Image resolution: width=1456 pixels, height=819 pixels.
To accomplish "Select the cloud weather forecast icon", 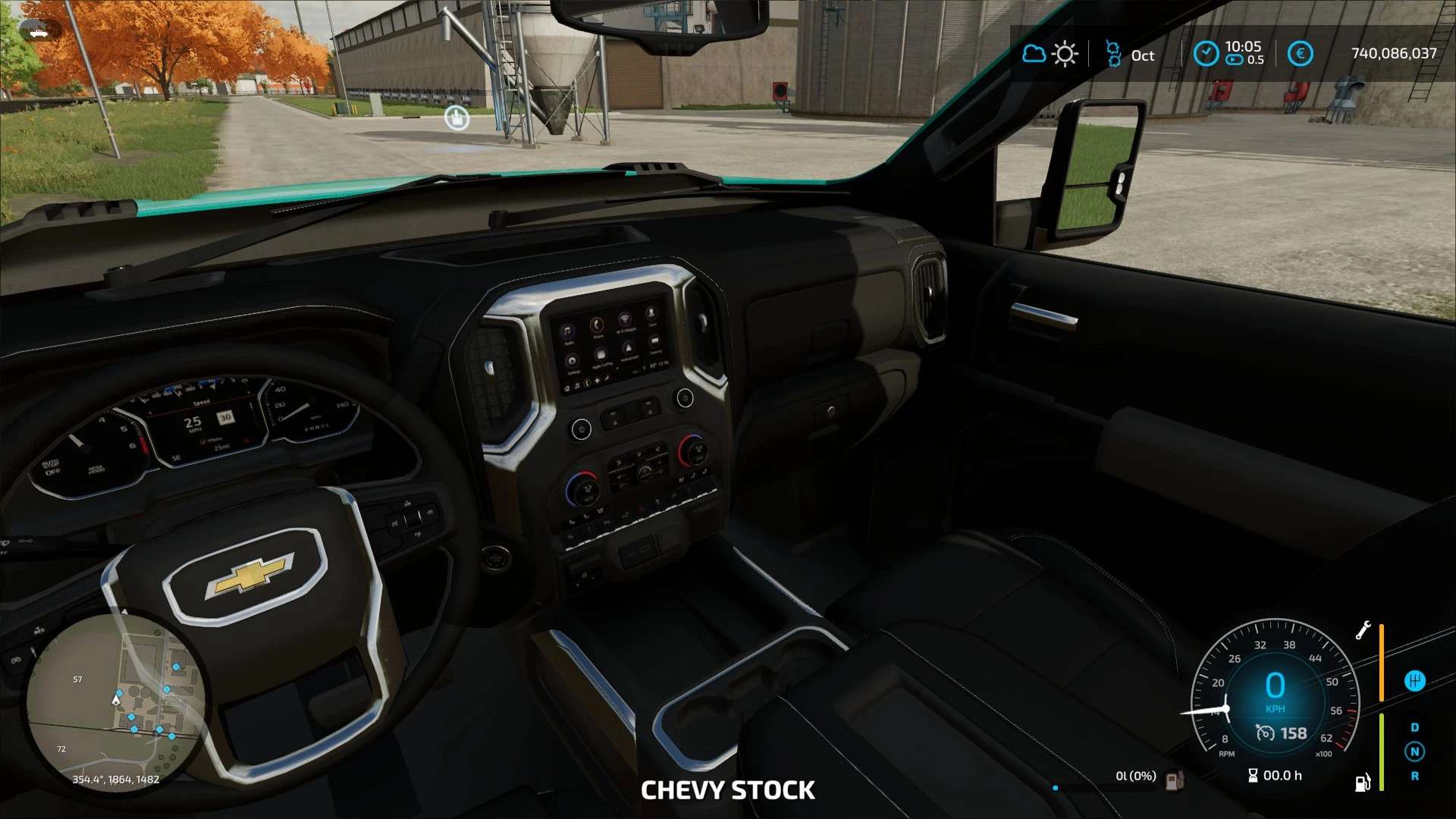I will click(1034, 54).
